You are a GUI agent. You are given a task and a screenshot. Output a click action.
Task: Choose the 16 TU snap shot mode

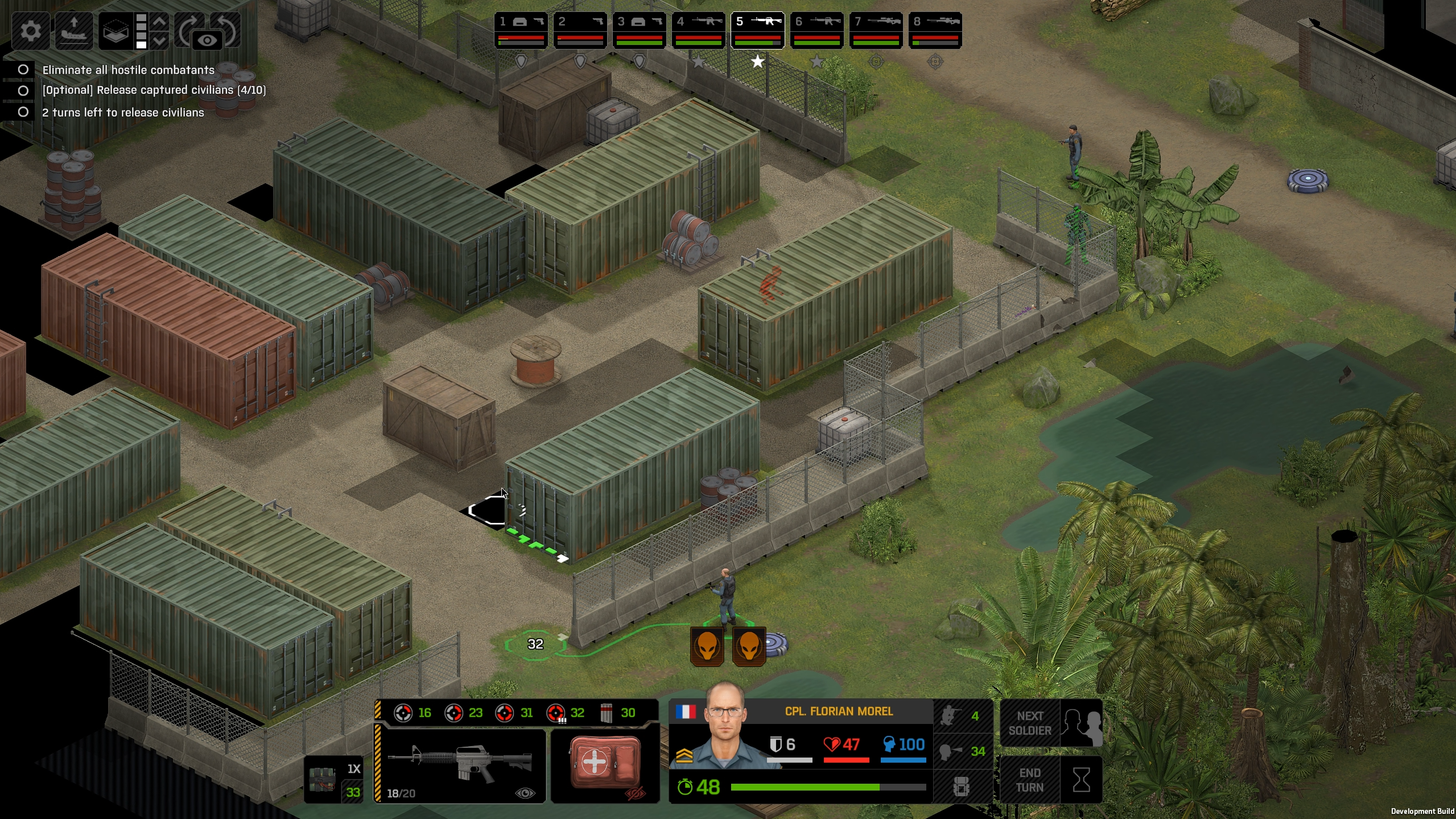[414, 713]
